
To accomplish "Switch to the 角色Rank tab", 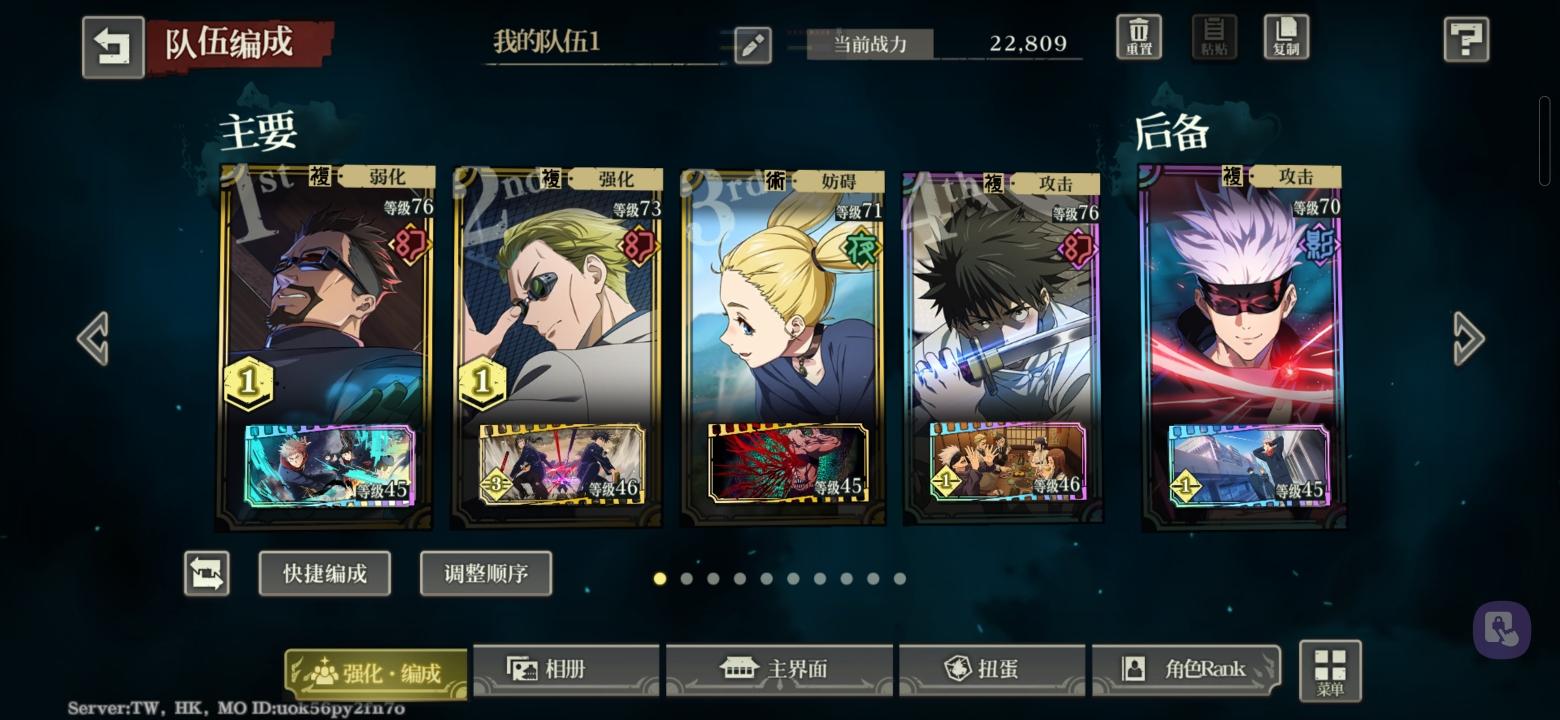I will point(1186,670).
